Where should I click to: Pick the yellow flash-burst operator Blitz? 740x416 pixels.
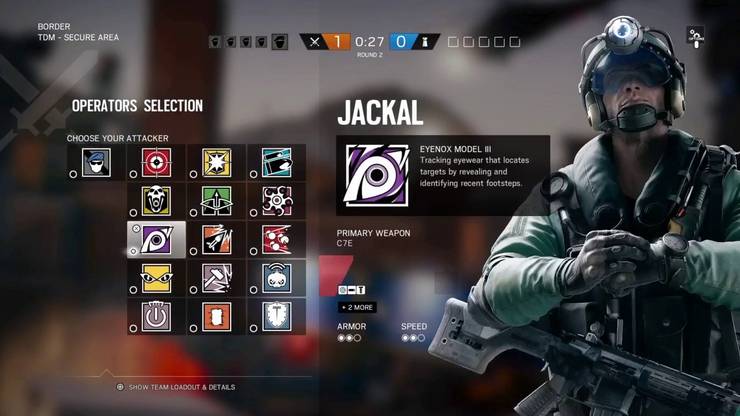216,162
